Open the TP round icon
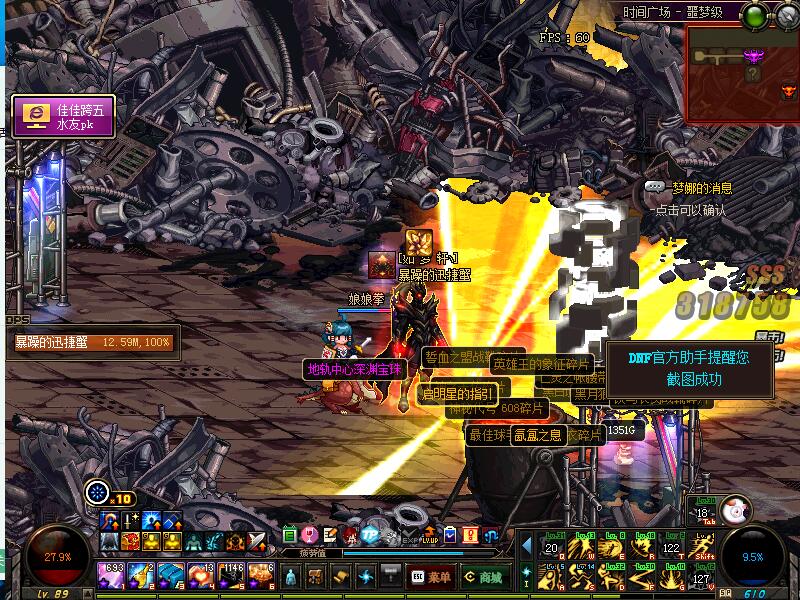 [371, 536]
